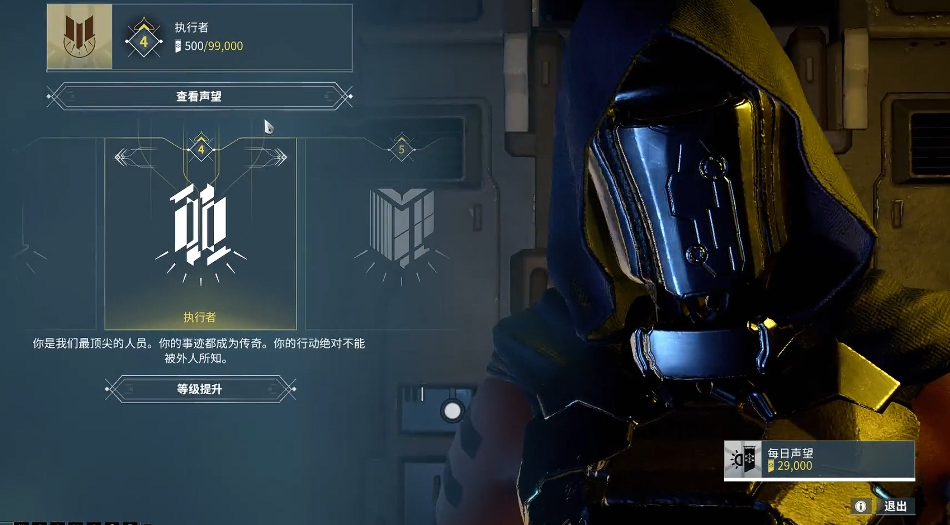Open the 查看声望 reputation view
Viewport: 950px width, 525px height.
200,97
